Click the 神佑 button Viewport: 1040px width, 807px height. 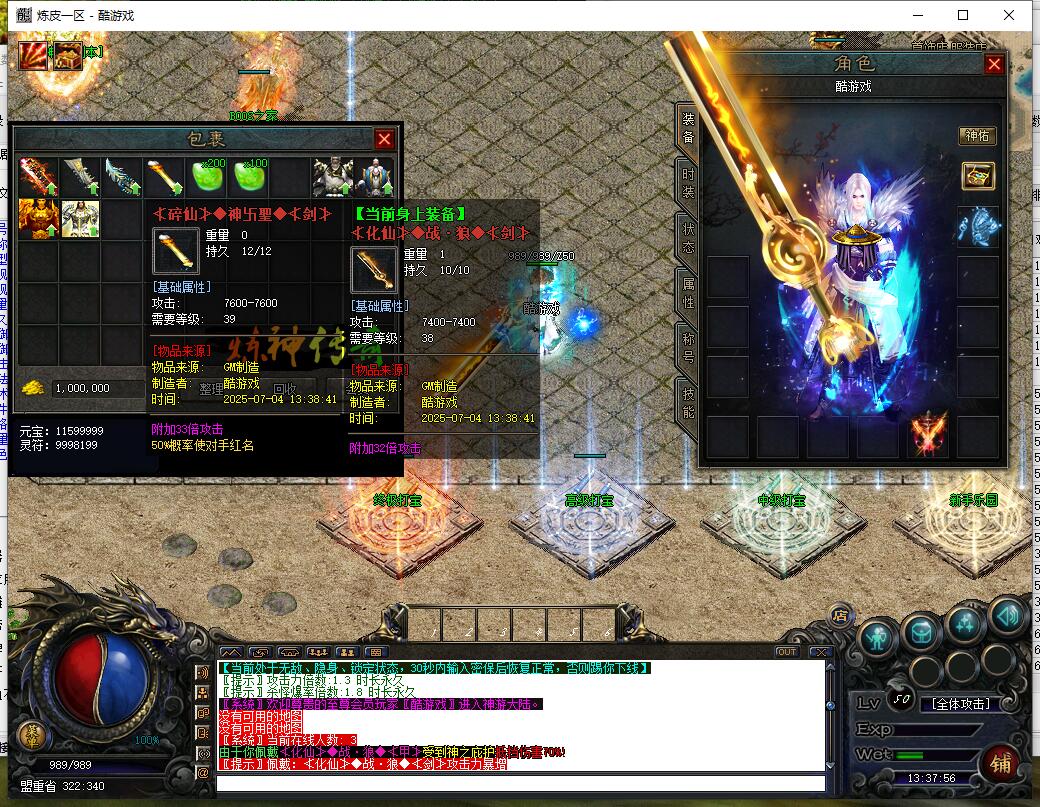(x=976, y=135)
